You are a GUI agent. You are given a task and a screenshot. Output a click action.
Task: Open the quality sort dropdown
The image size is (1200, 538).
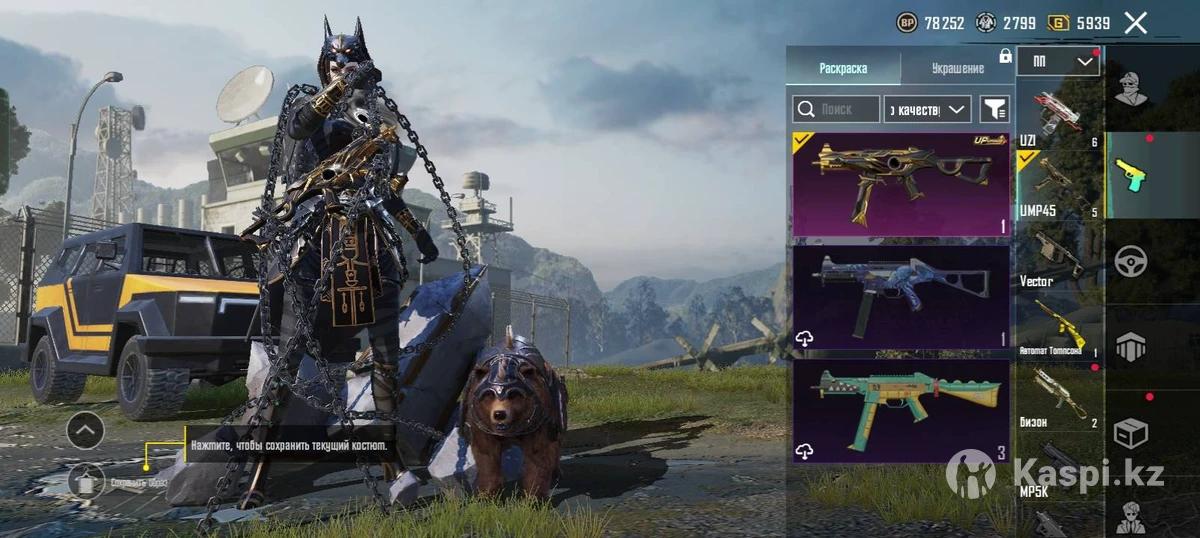coord(928,109)
